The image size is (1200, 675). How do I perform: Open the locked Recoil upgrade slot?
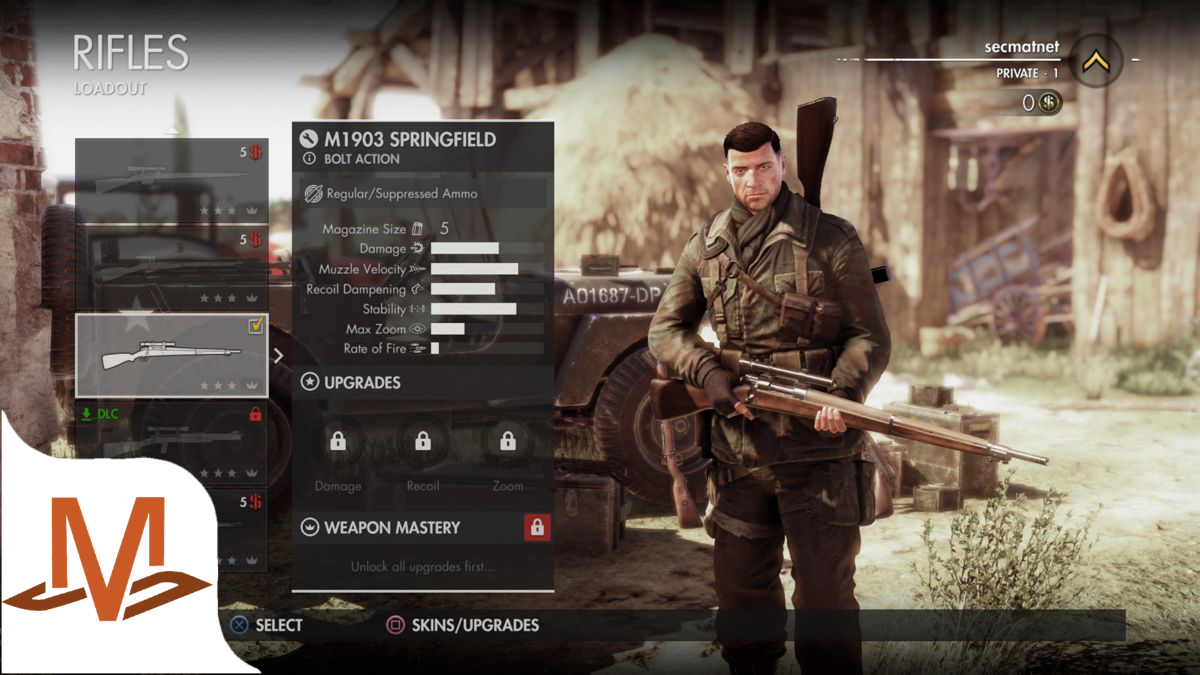pyautogui.click(x=423, y=441)
